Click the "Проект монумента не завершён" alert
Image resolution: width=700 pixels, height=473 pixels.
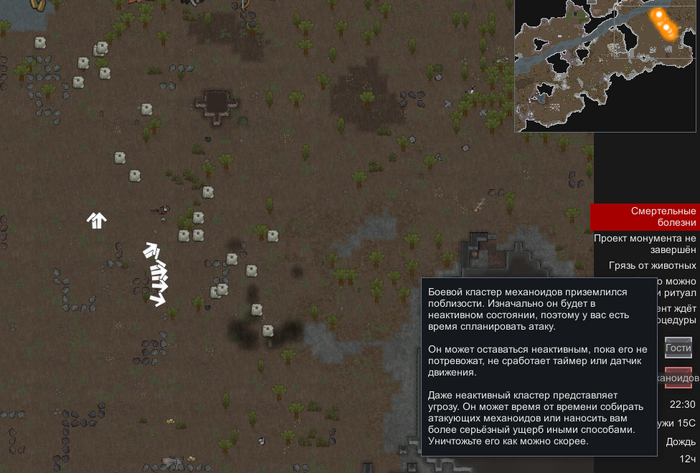point(644,245)
